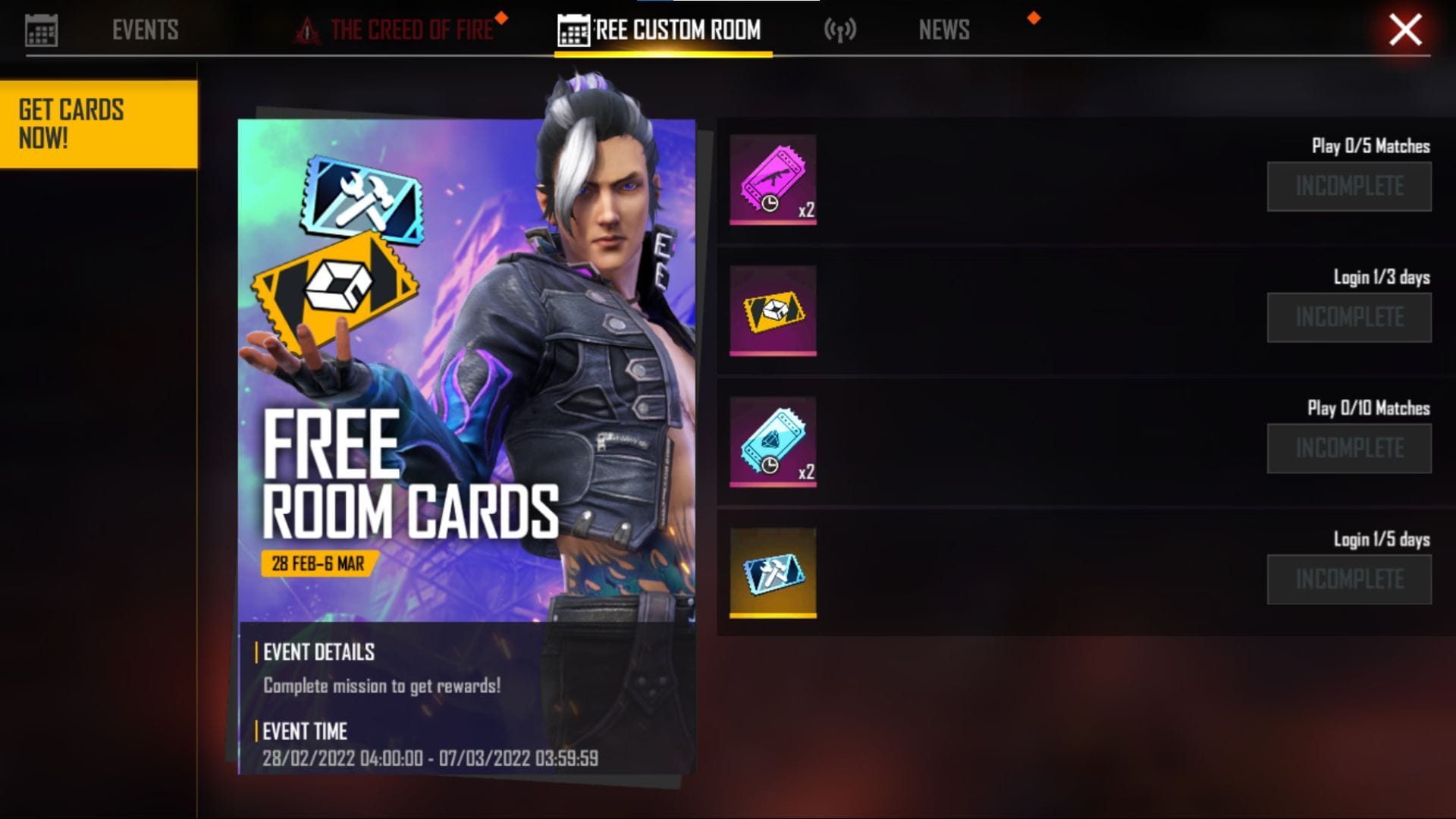Click INCOMPLETE for Login 1/3 days
This screenshot has width=1456, height=819.
coord(1349,317)
